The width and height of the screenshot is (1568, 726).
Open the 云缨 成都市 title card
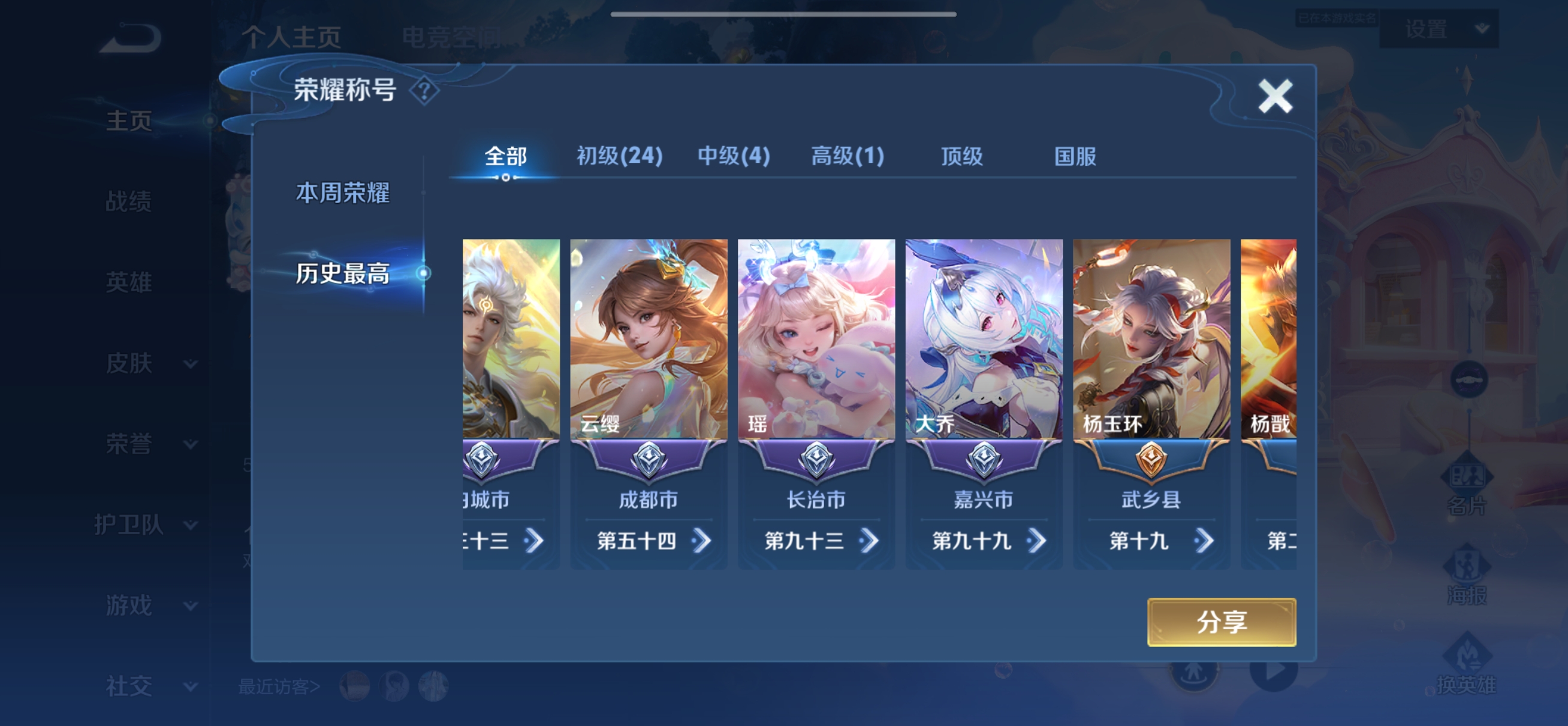click(x=649, y=365)
